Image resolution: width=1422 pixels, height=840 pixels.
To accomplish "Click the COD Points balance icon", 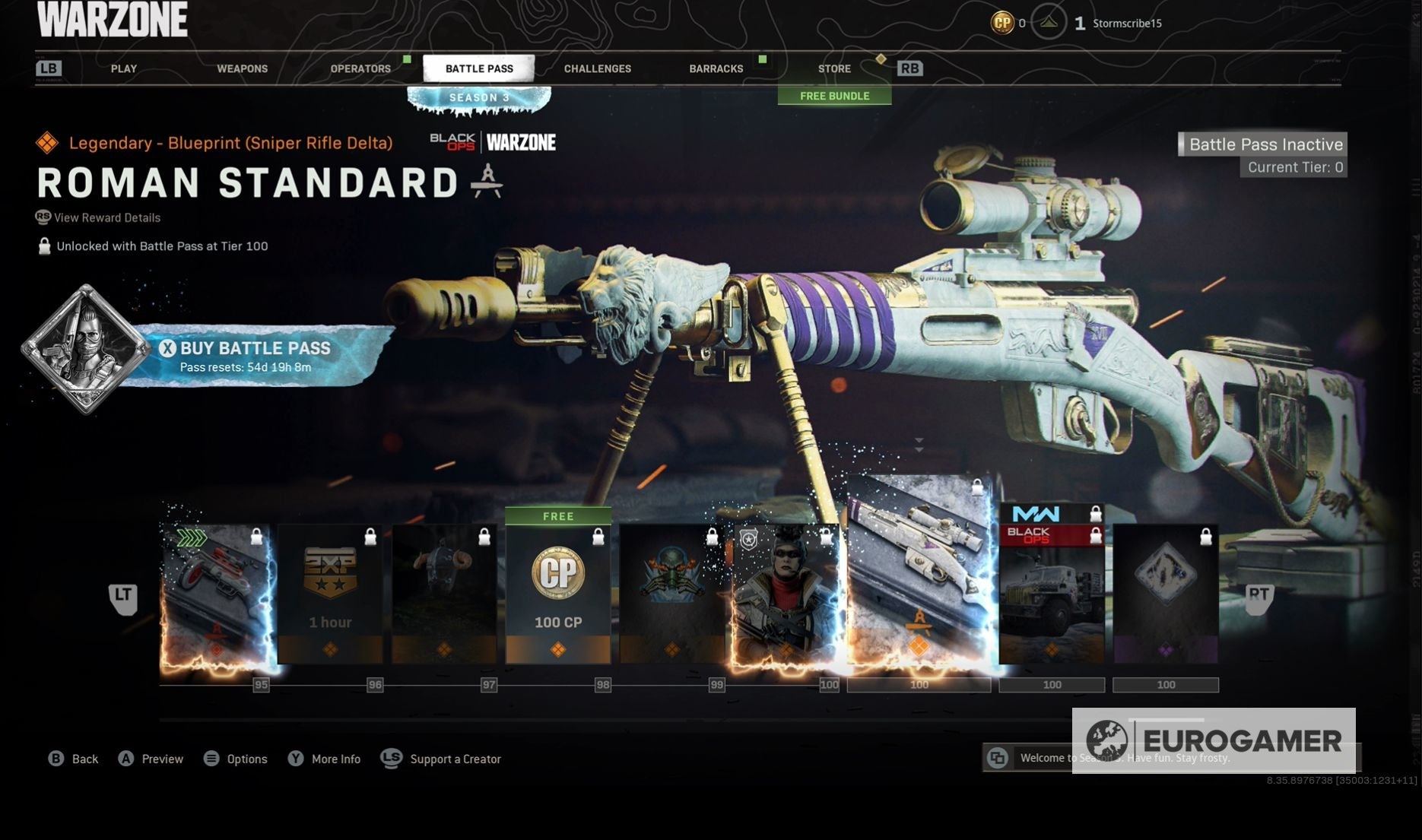I will (x=1002, y=23).
